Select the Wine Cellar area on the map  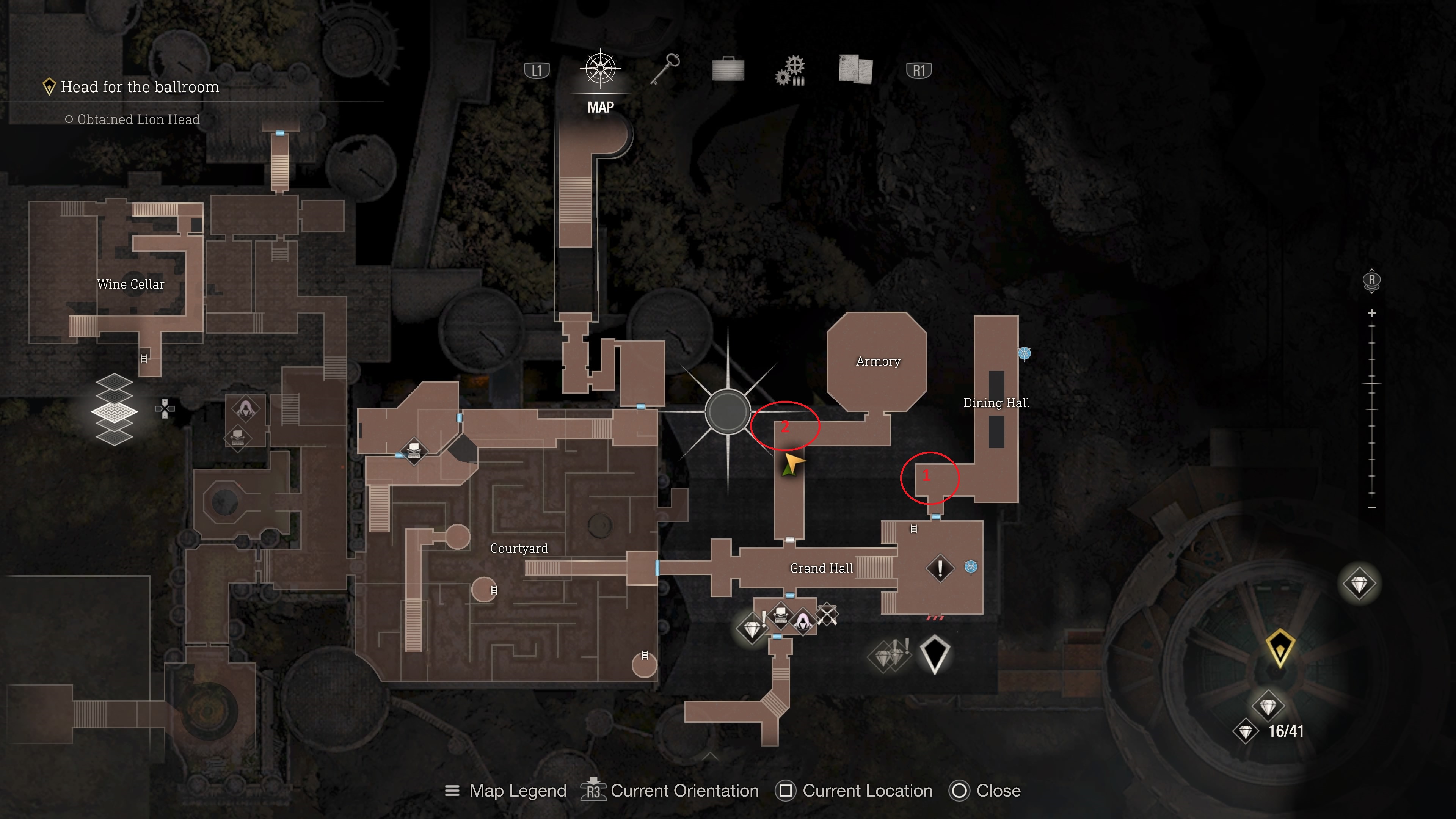[130, 284]
